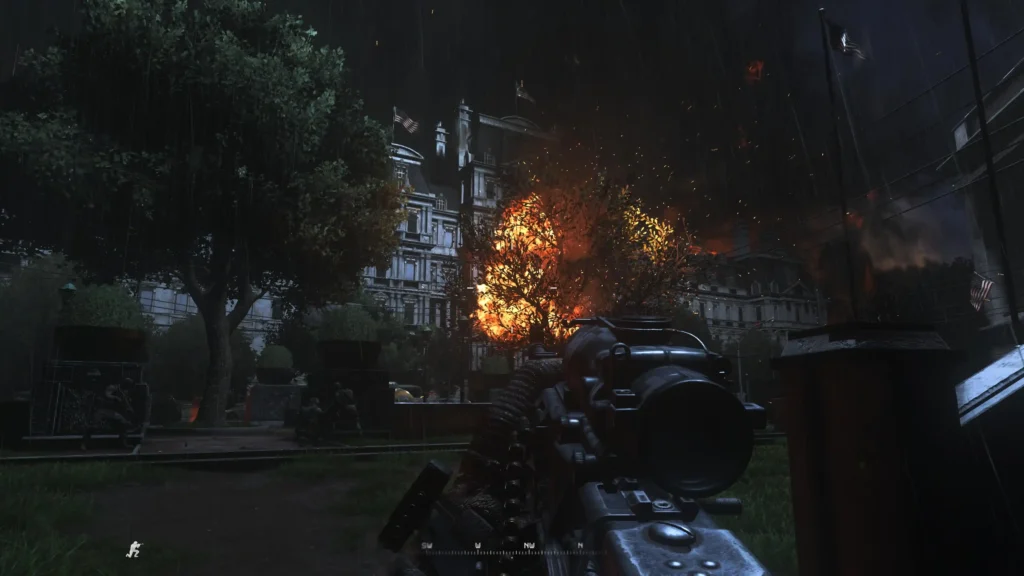Select the compass heading strip
Screen dimensions: 1024x576
coord(503,547)
